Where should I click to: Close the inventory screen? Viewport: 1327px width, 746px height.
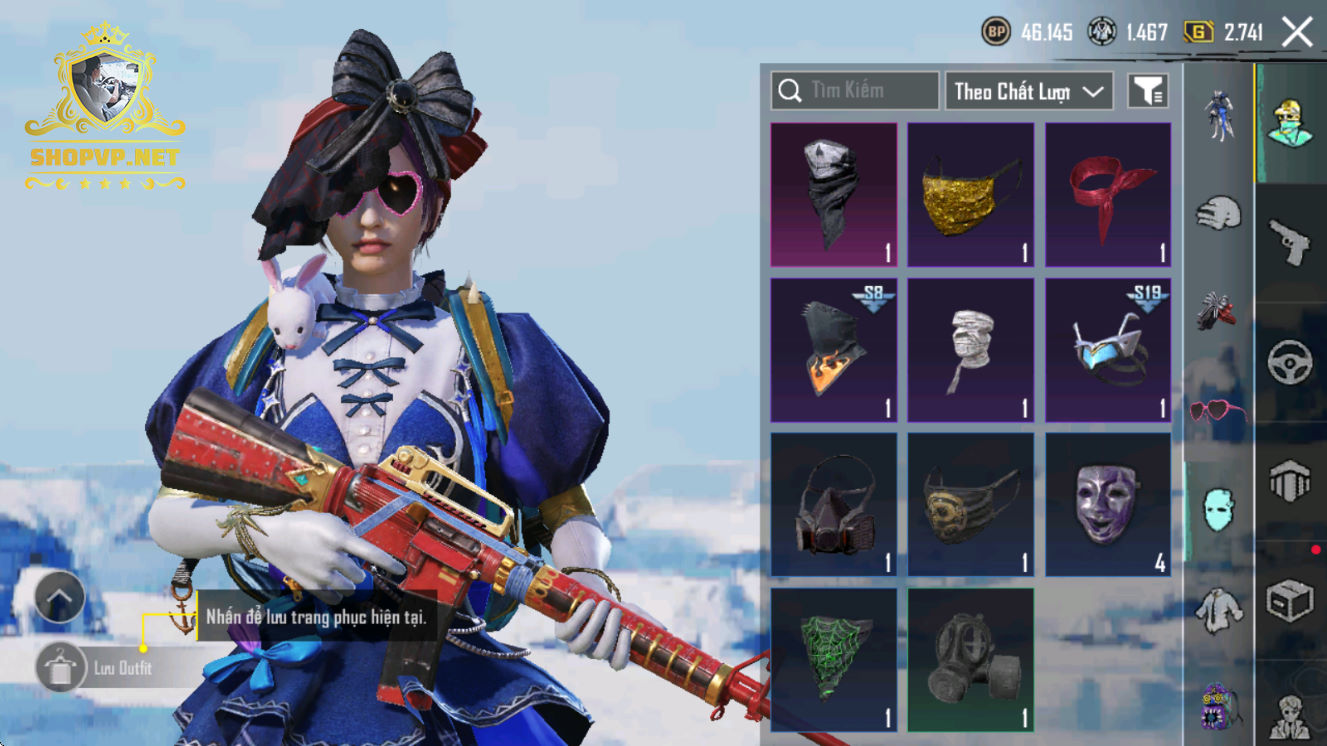click(x=1297, y=32)
